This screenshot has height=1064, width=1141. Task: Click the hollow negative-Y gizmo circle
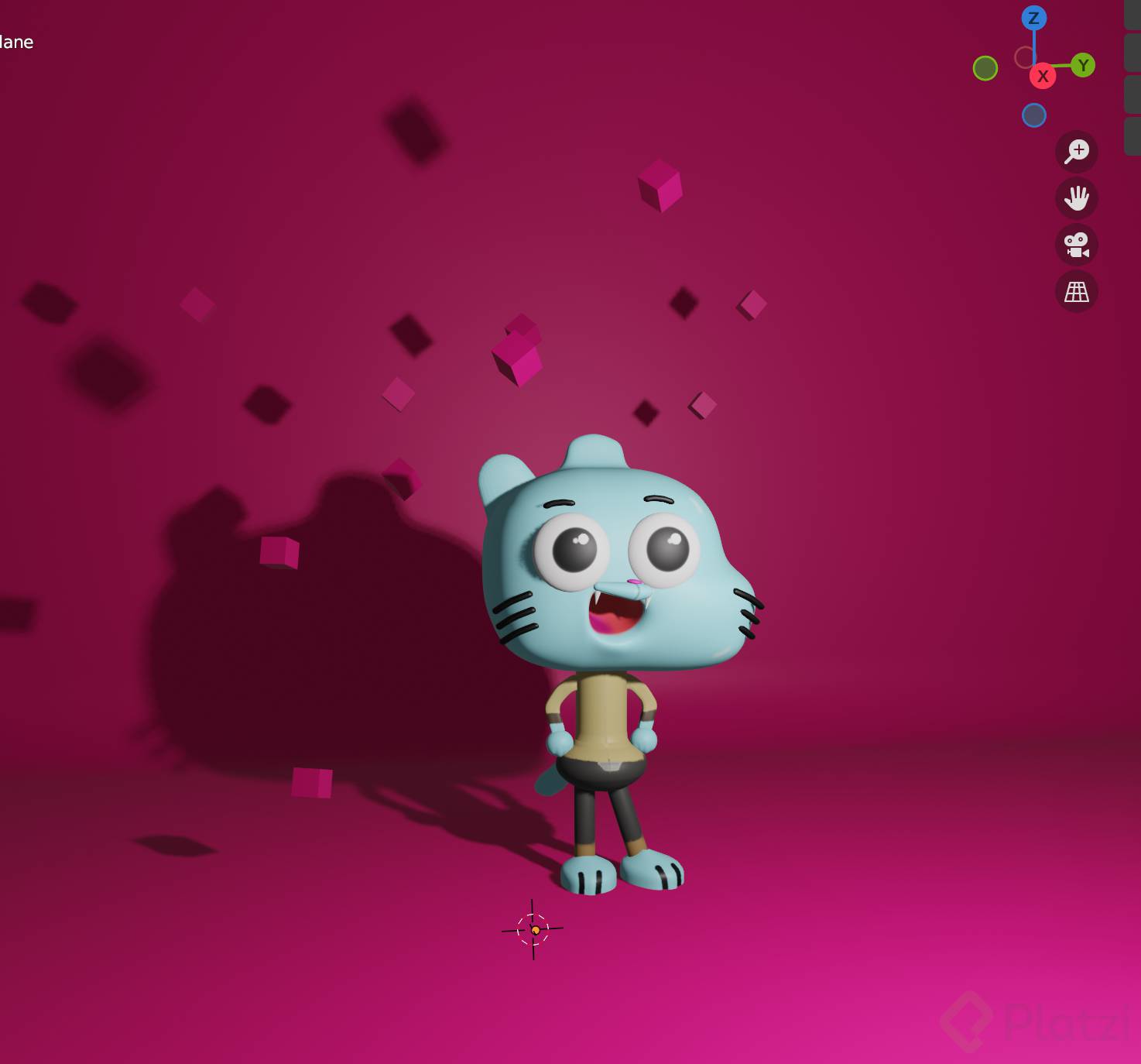click(1025, 56)
